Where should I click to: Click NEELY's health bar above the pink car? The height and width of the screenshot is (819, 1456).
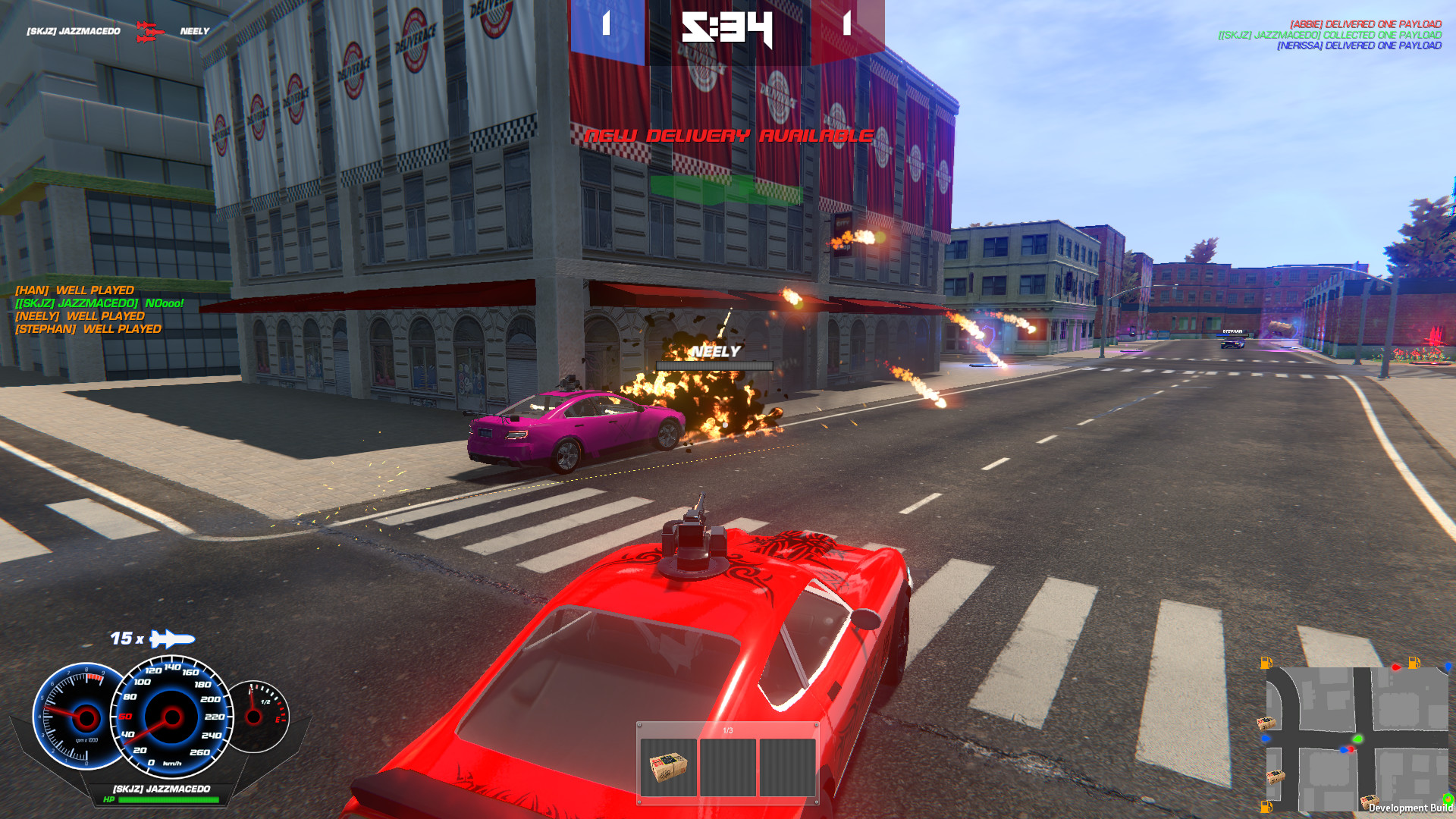click(715, 366)
